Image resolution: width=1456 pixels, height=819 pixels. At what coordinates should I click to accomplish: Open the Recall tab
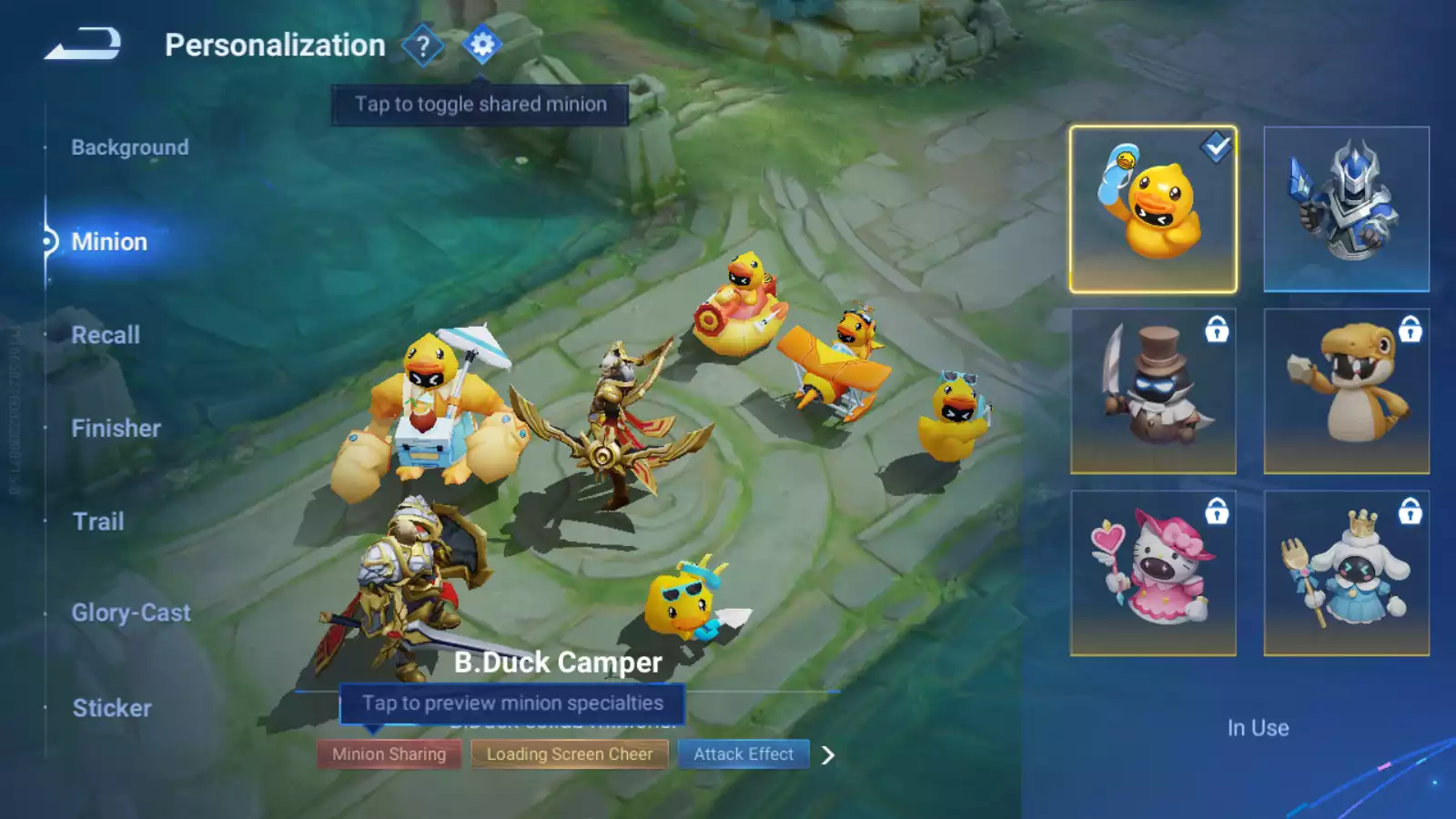click(106, 335)
